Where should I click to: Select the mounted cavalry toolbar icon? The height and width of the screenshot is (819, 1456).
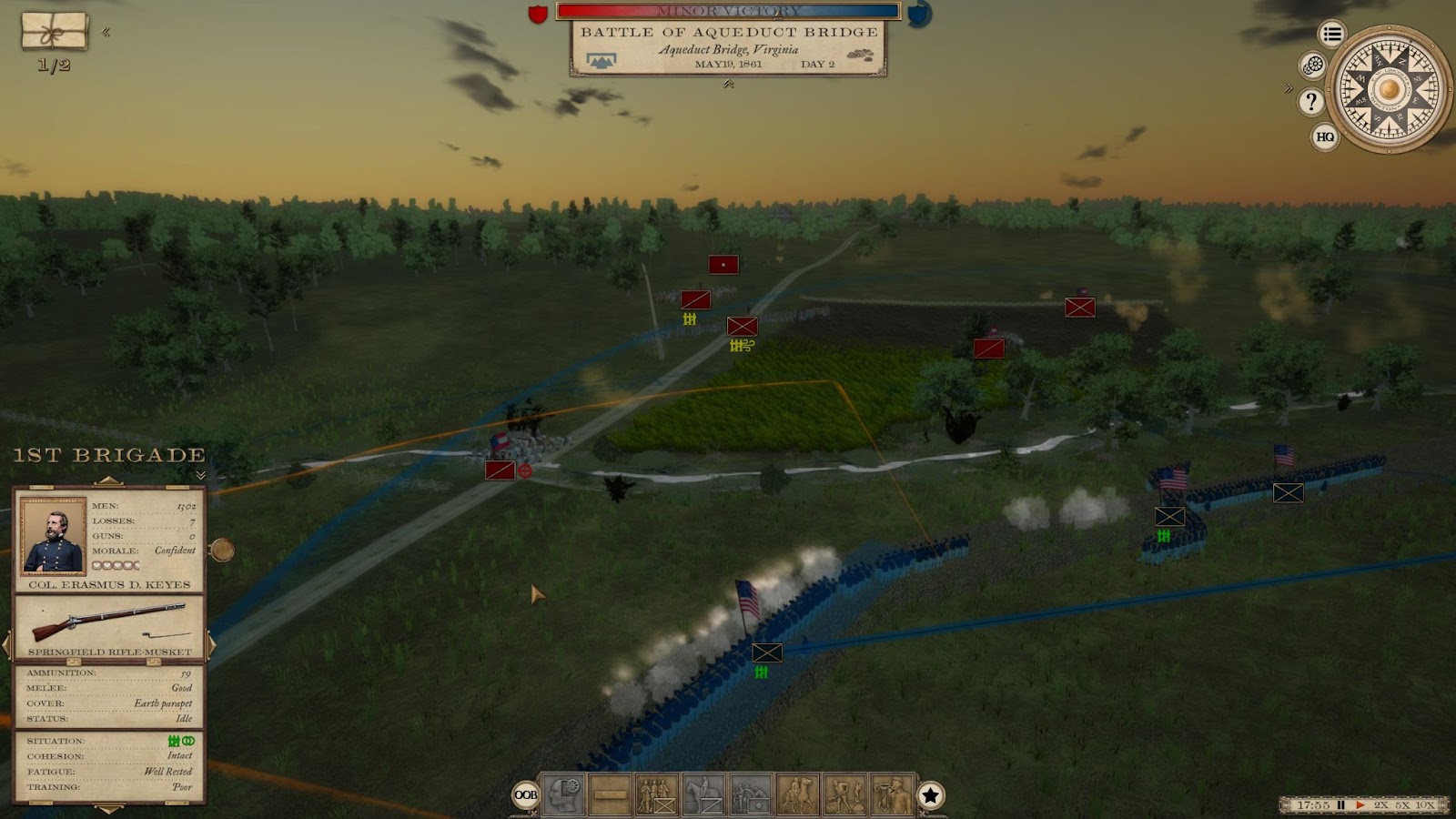click(x=703, y=794)
